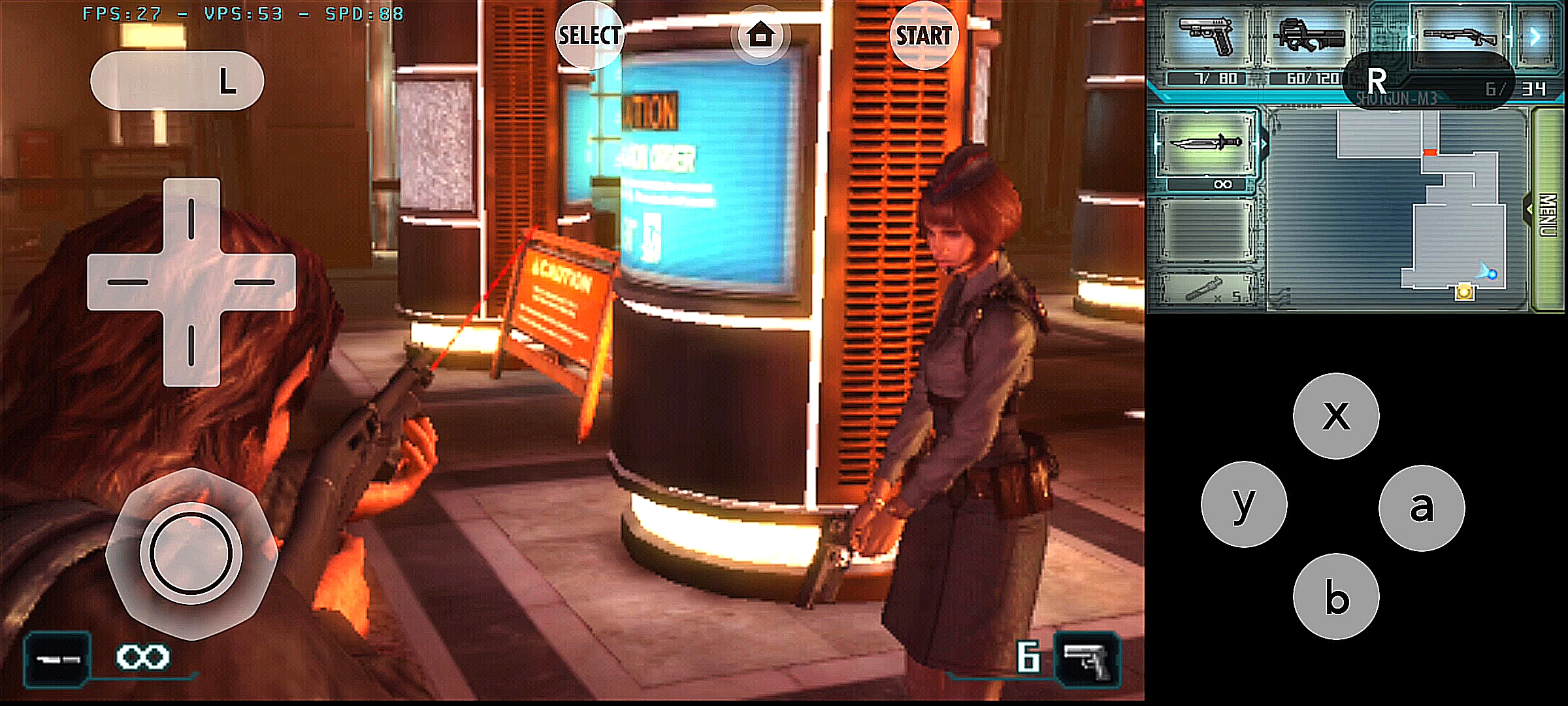The height and width of the screenshot is (706, 1568).
Task: Tap the touch-screen area map
Action: (x=1398, y=209)
